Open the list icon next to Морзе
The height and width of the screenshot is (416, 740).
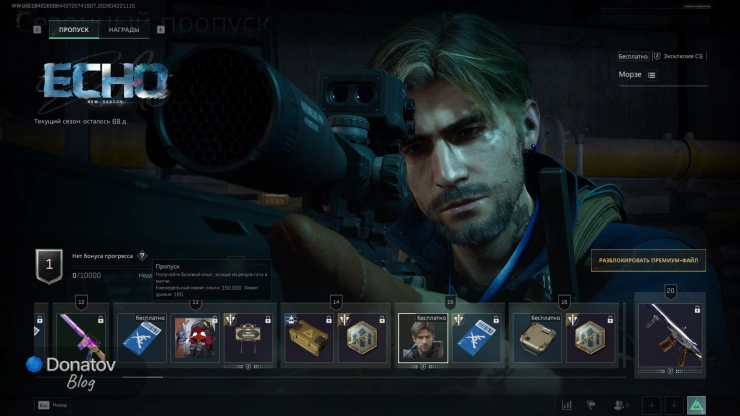(652, 75)
